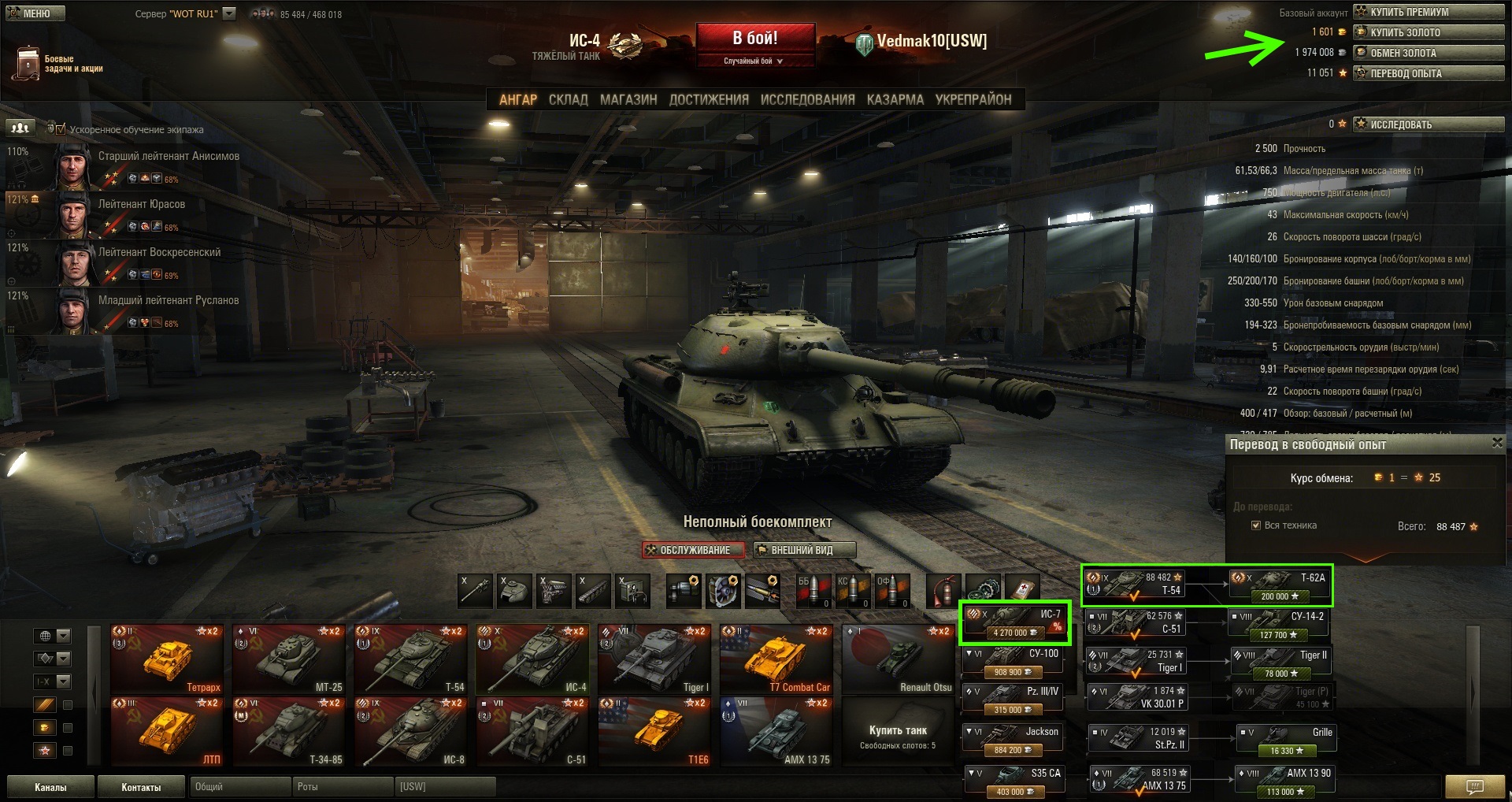Click the КУПИТЬ ЗОЛОТО button
The image size is (1512, 802).
pyautogui.click(x=1428, y=32)
